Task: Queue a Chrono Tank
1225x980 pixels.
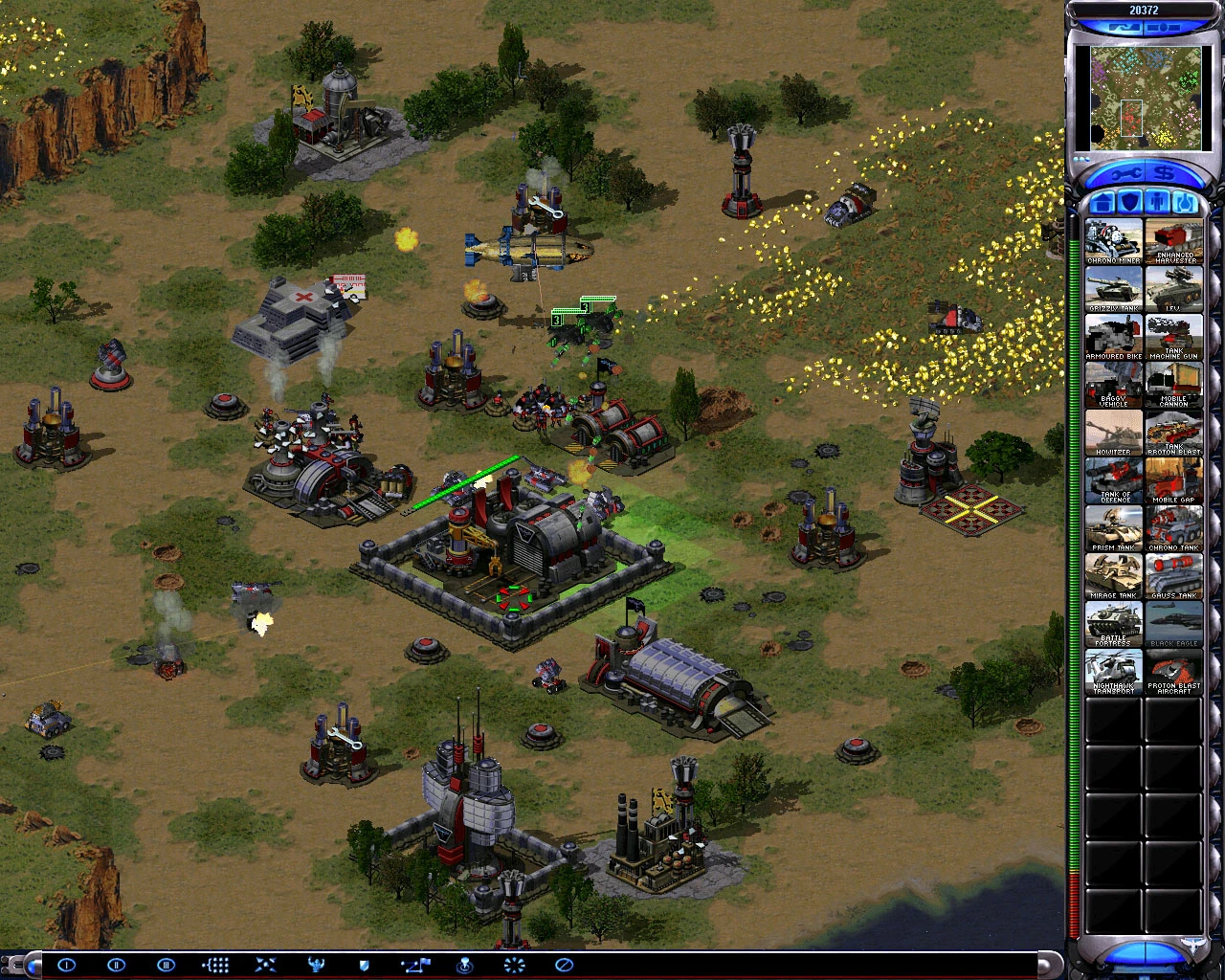Action: coord(1174,526)
